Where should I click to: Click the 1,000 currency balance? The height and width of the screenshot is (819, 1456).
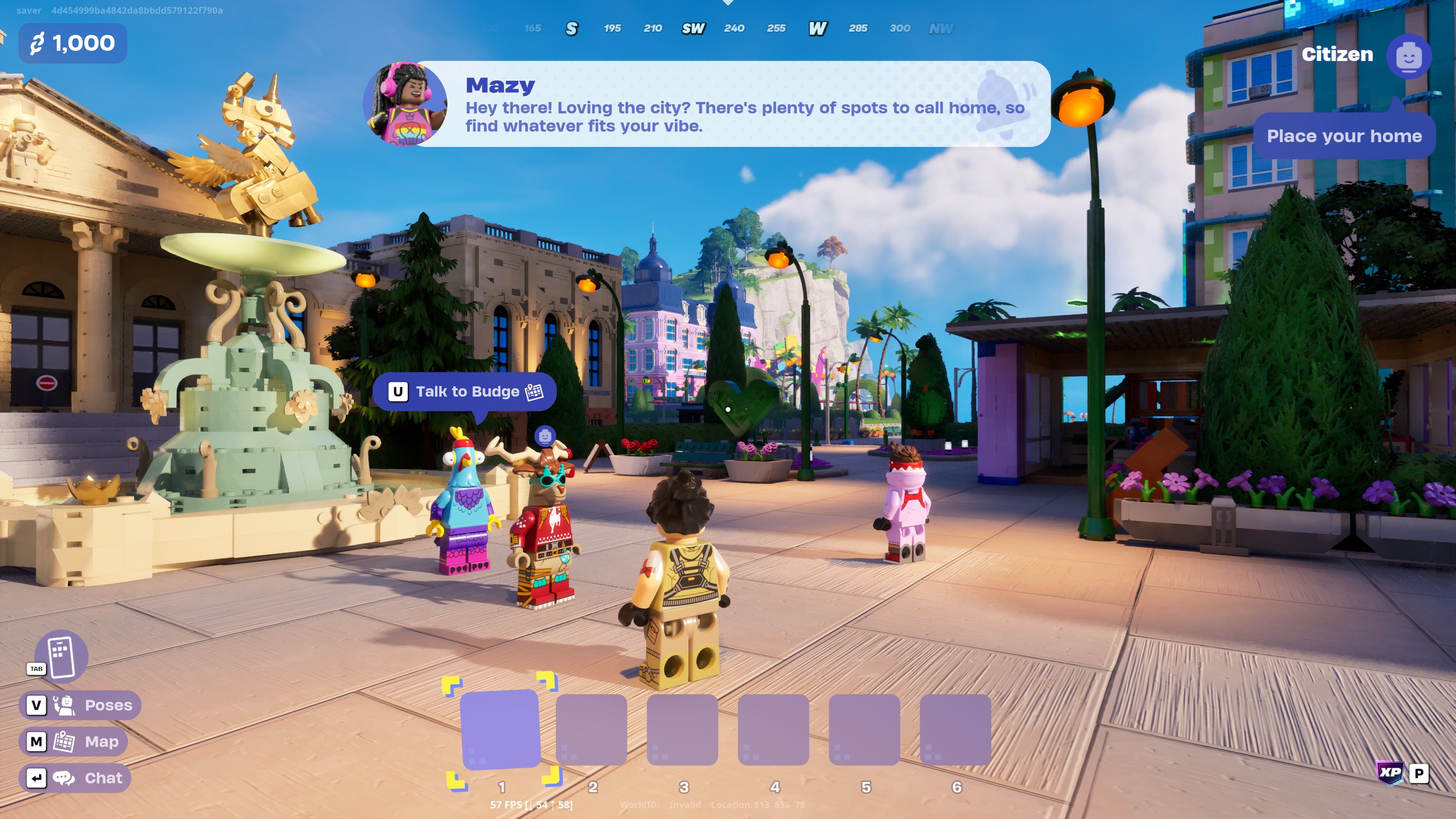(72, 43)
